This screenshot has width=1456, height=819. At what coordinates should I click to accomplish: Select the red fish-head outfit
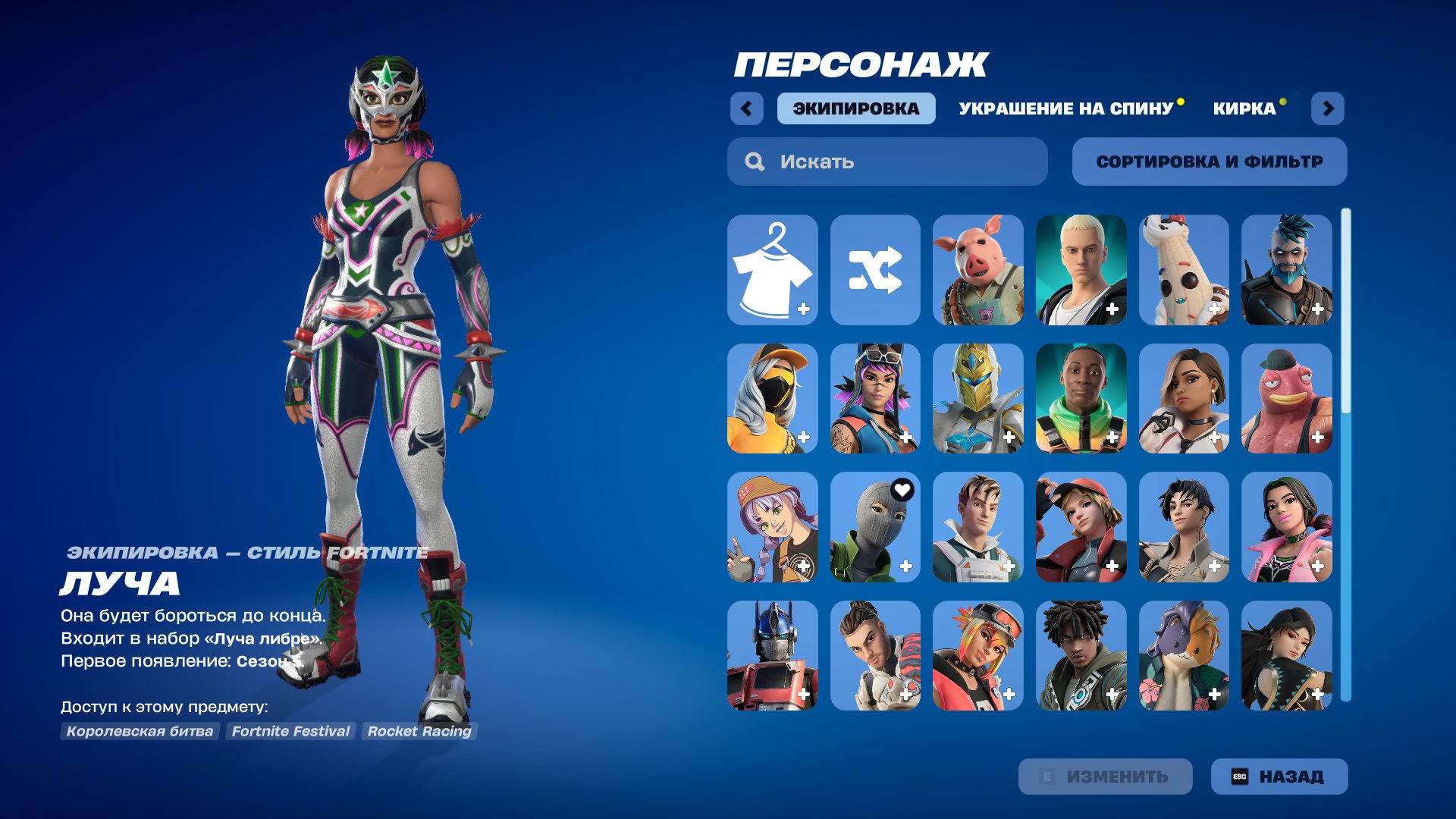1286,399
